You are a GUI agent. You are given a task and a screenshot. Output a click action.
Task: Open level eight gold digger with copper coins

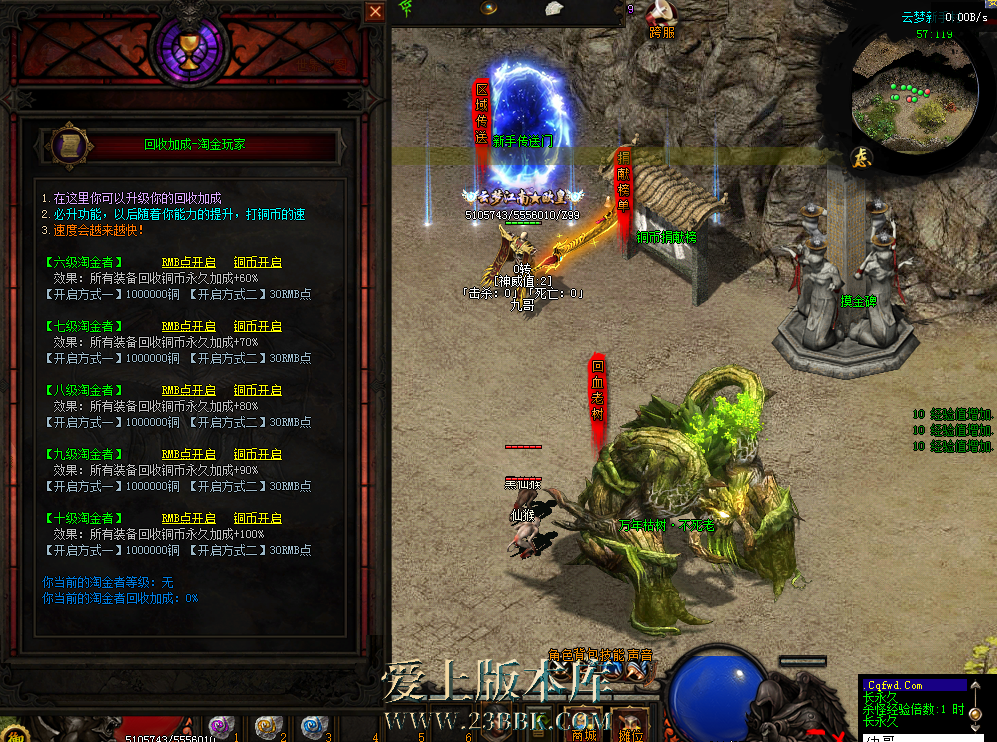click(258, 391)
